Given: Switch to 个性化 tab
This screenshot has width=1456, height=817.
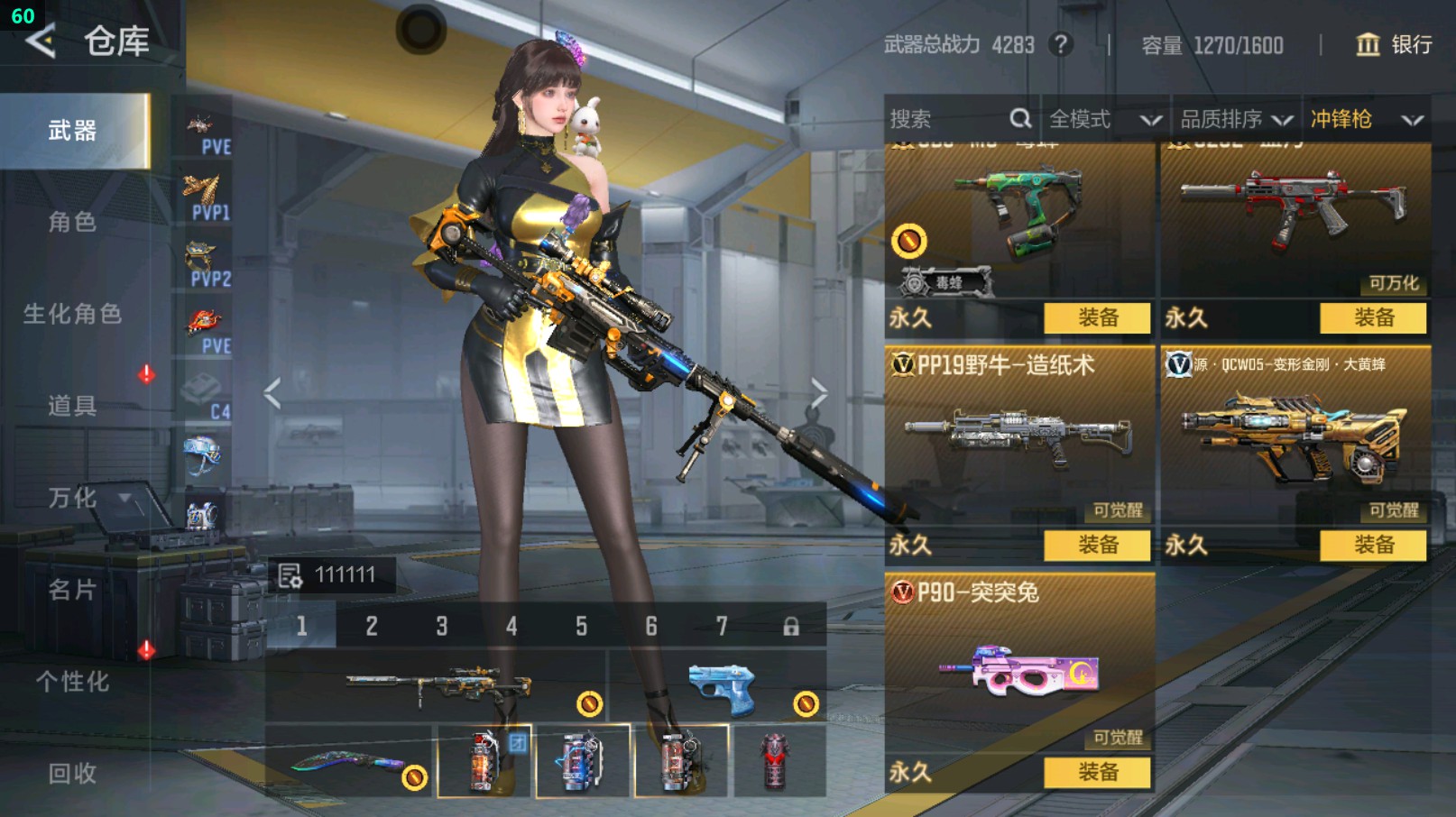Looking at the screenshot, I should click(x=72, y=682).
